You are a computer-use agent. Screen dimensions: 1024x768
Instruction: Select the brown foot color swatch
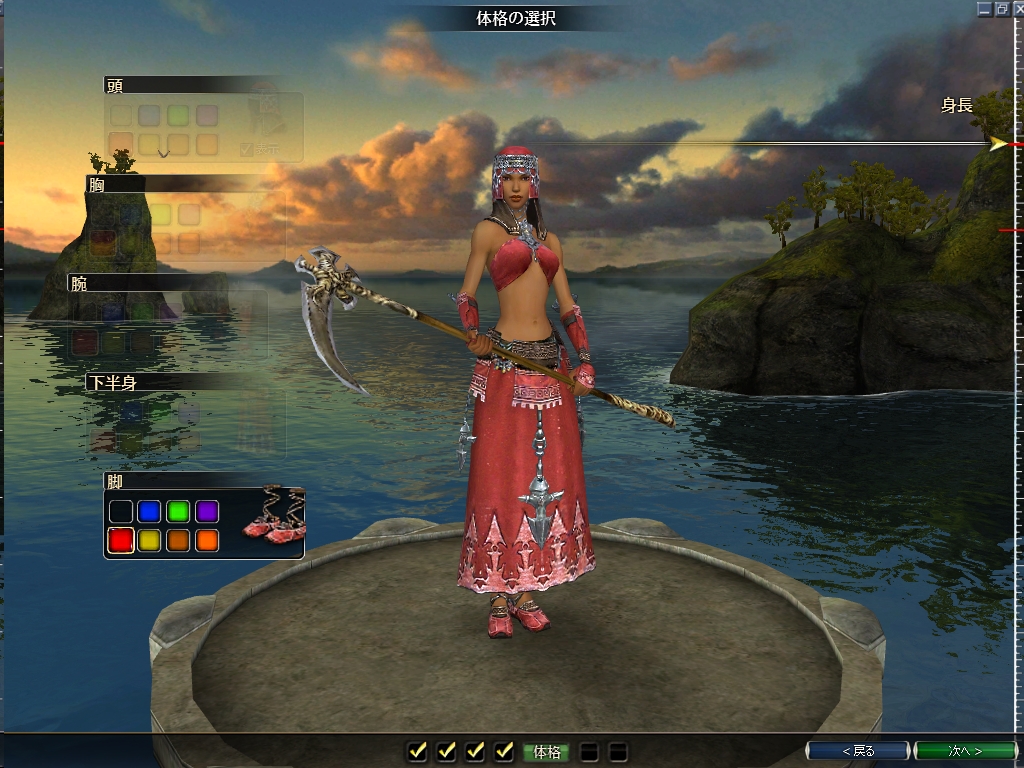click(178, 541)
